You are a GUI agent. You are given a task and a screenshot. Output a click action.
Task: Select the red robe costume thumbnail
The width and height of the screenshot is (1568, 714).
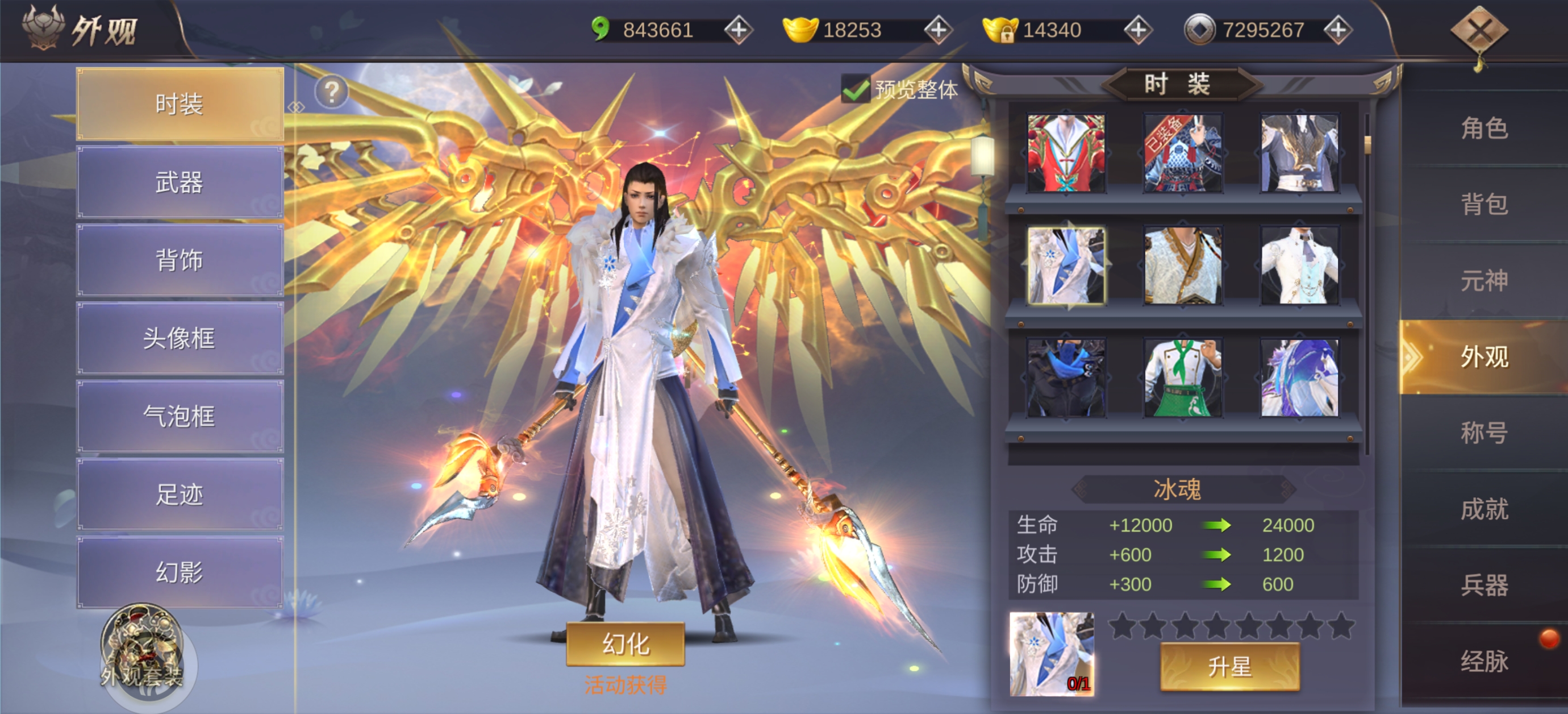[1066, 153]
